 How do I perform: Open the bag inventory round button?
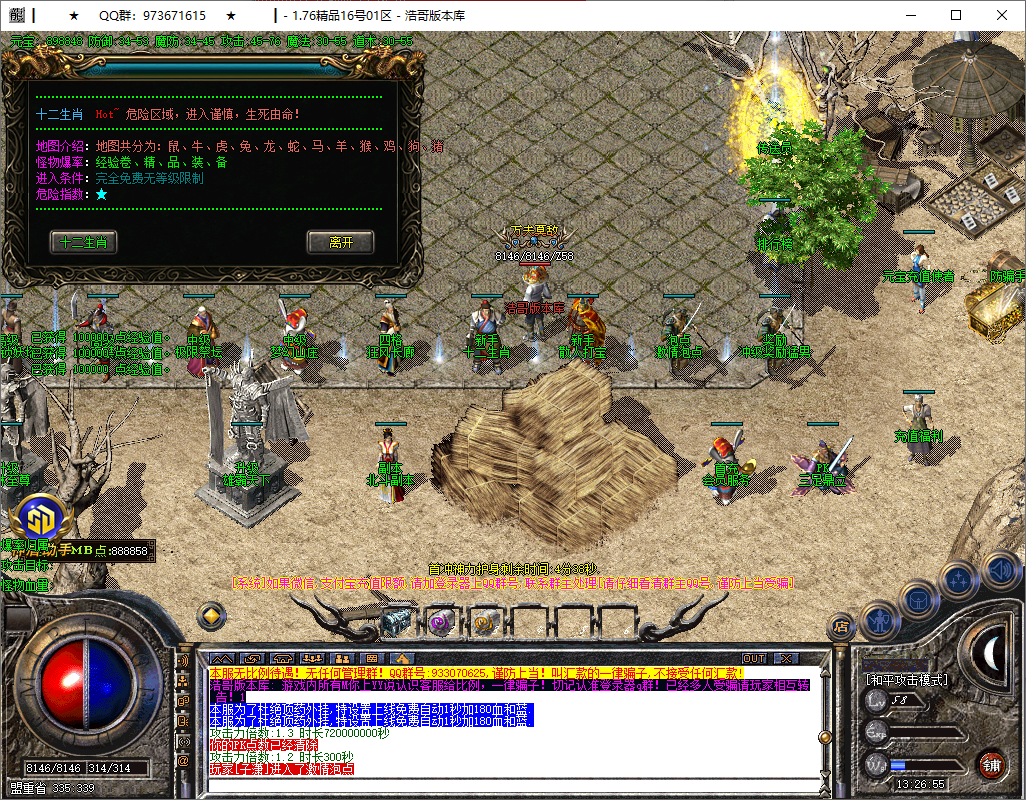pos(918,601)
